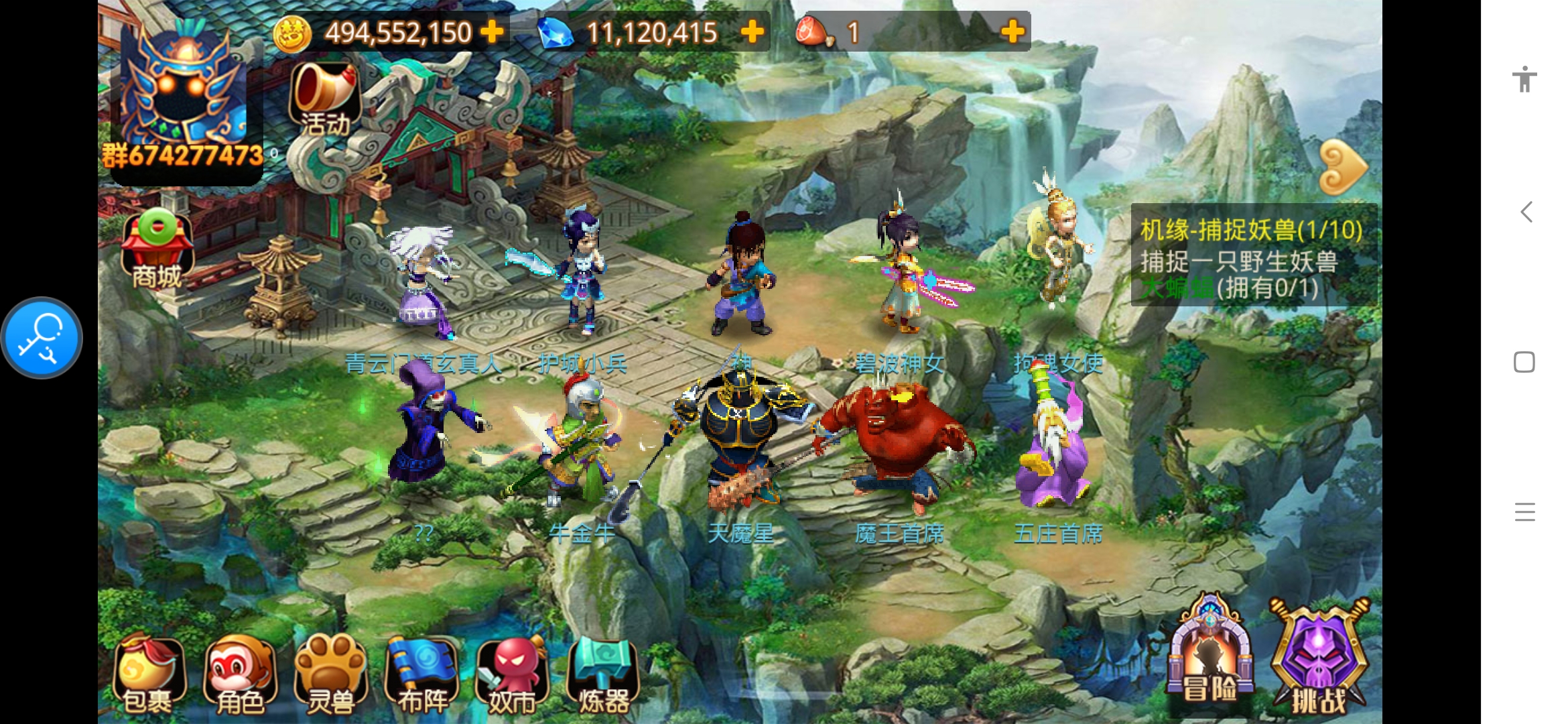Viewport: 1568px width, 724px height.
Task: Open the 机缘-捕捉妖兽 quest tracker
Action: (1252, 258)
